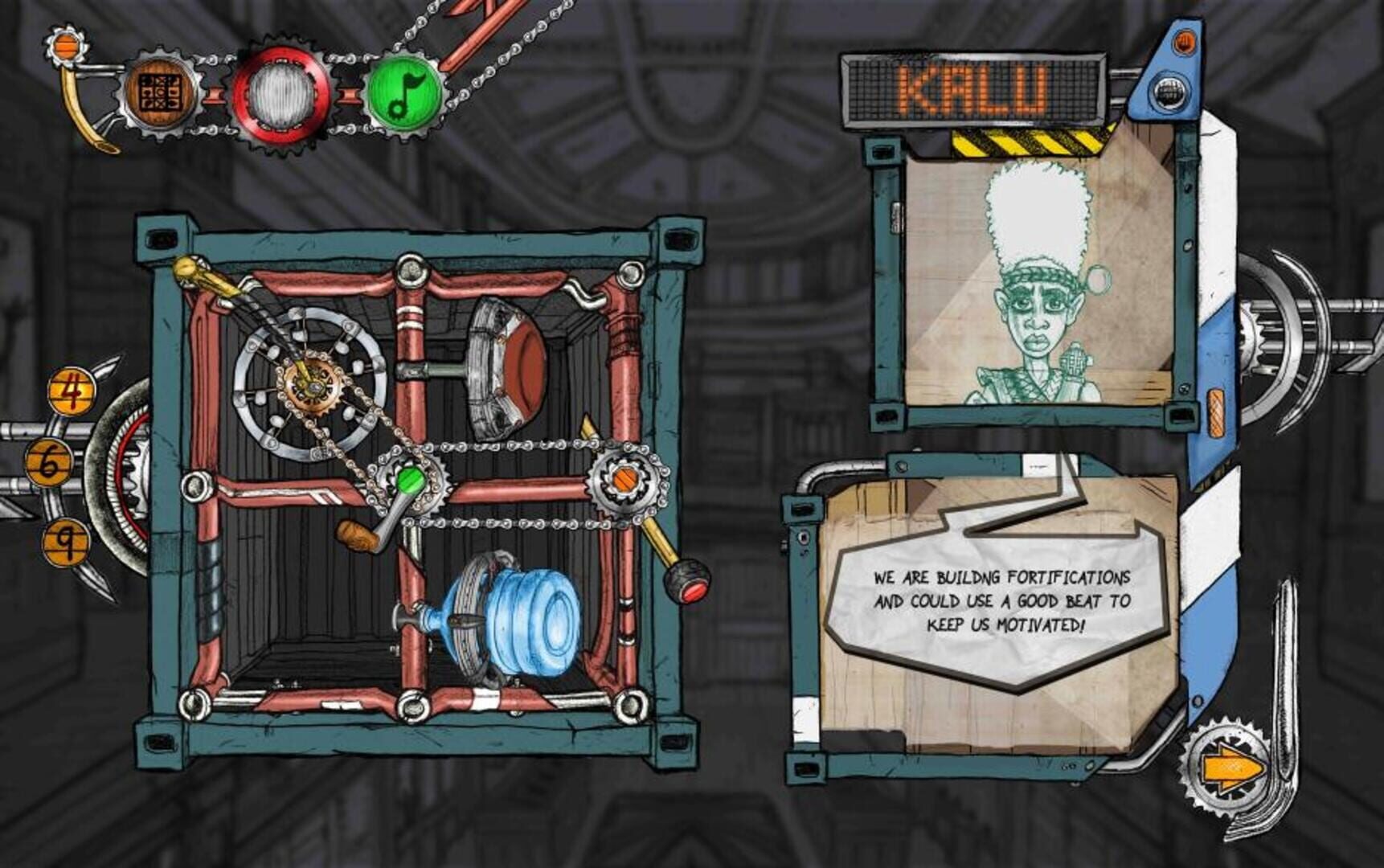Click the round speaker grill below the hand icon

click(1169, 90)
